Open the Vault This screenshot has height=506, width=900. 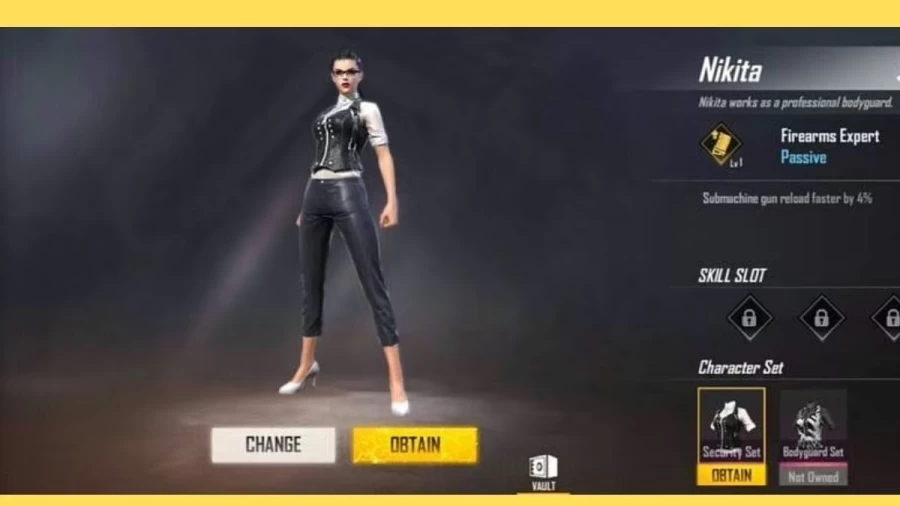pos(543,470)
